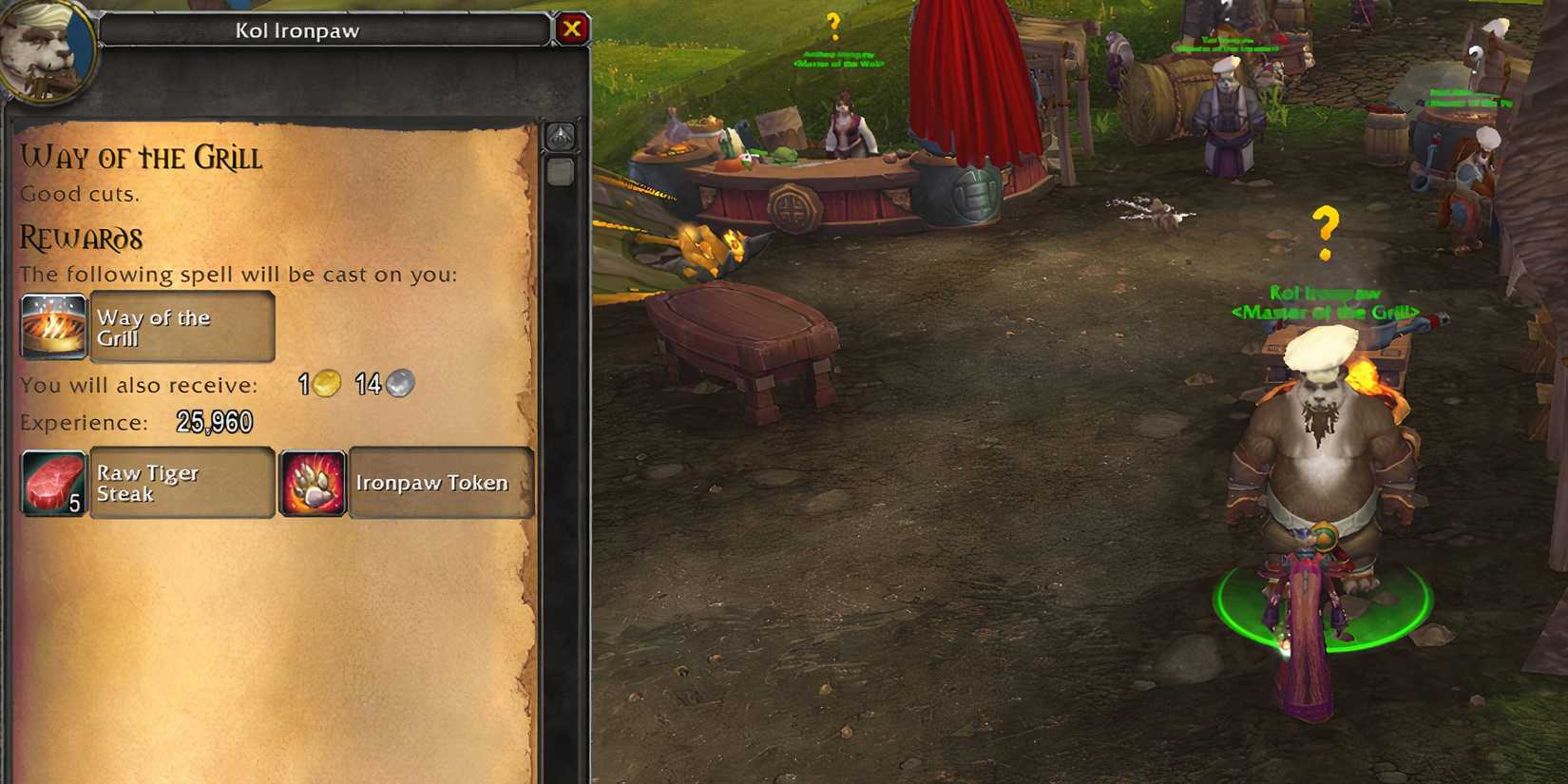Click the Way of the Grill quest title
The height and width of the screenshot is (784, 1568).
pyautogui.click(x=141, y=158)
